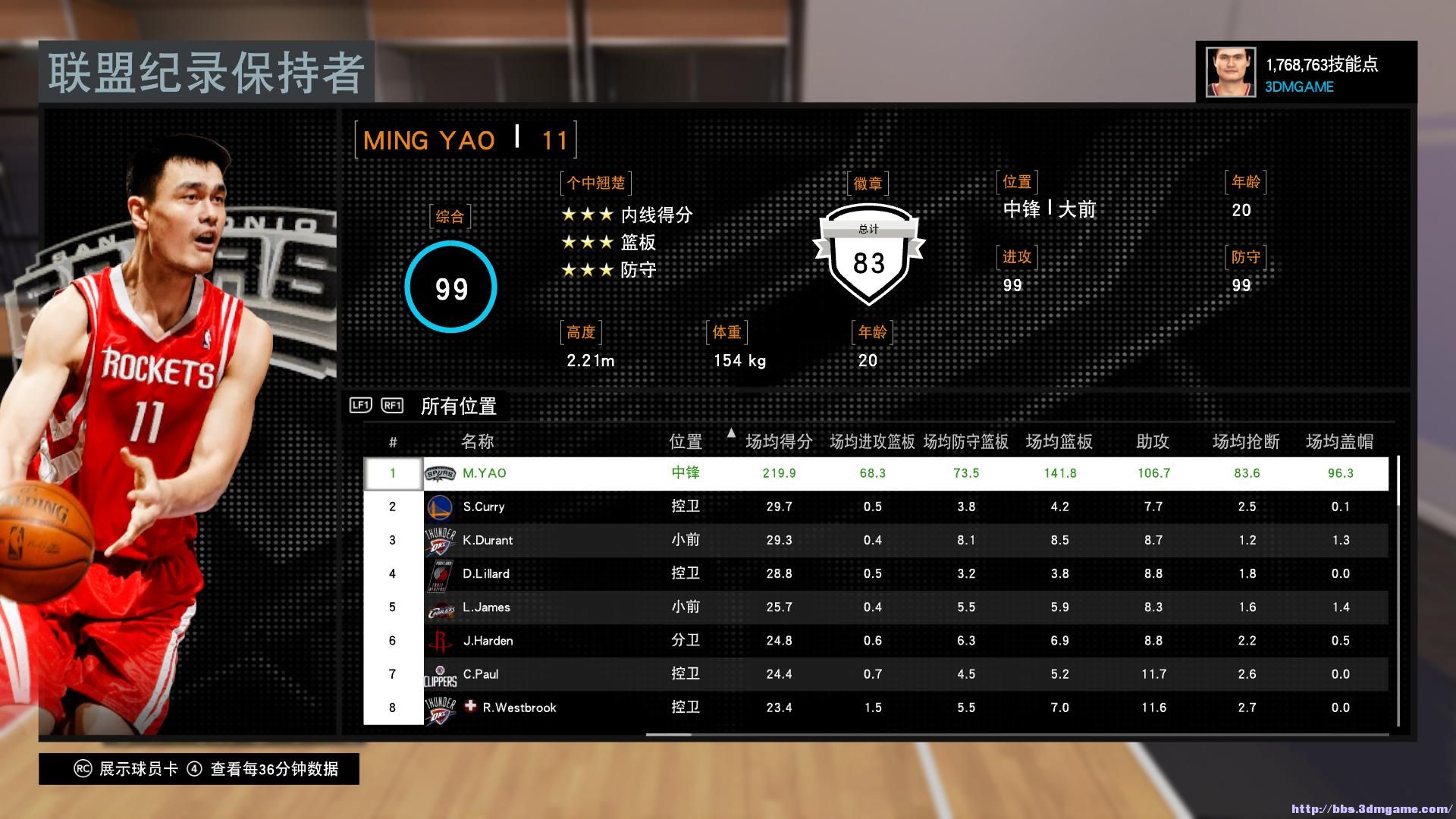Open the LF1 position filter control
Screen dimensions: 1456x819
pyautogui.click(x=359, y=406)
